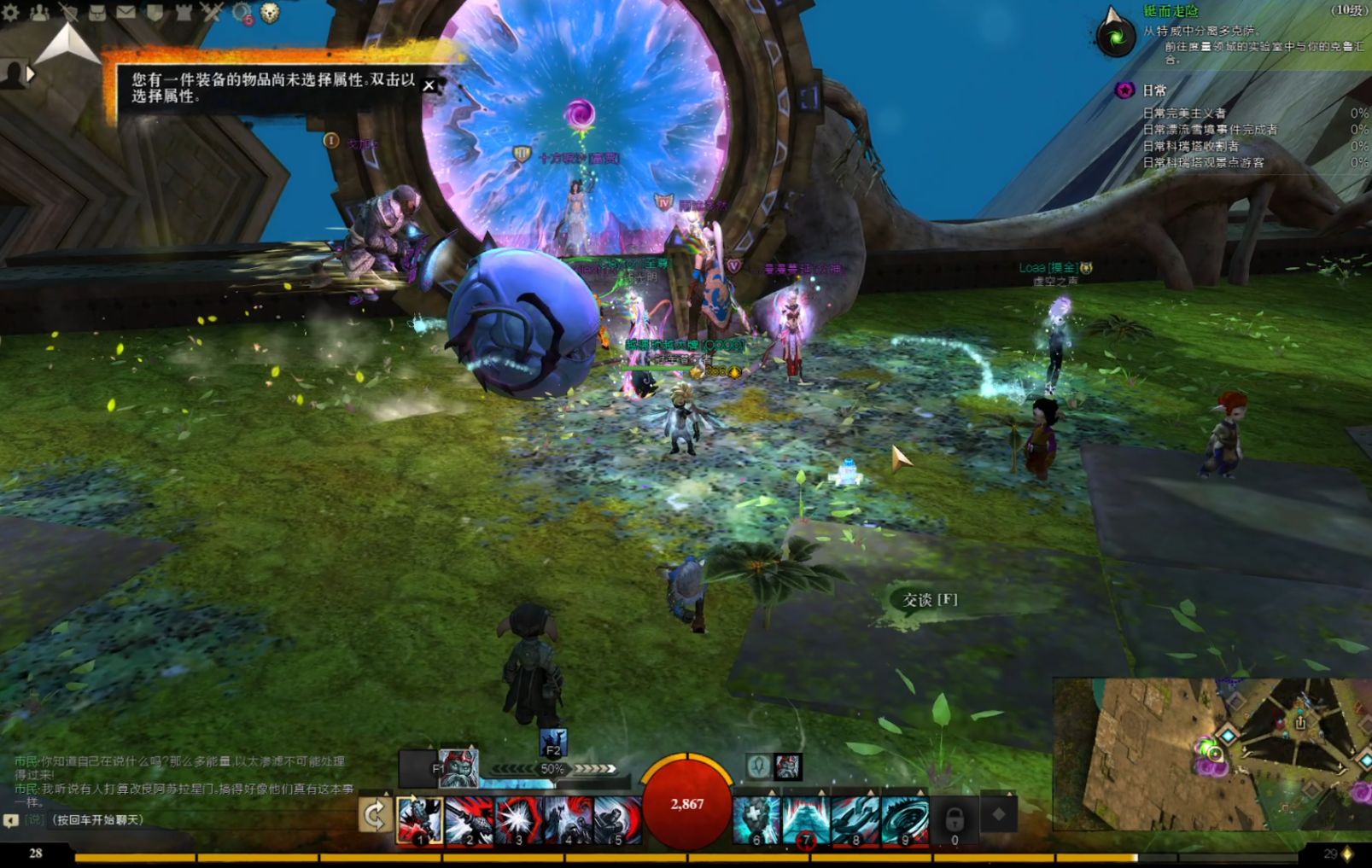Open the gear-shaped game menu

point(10,12)
